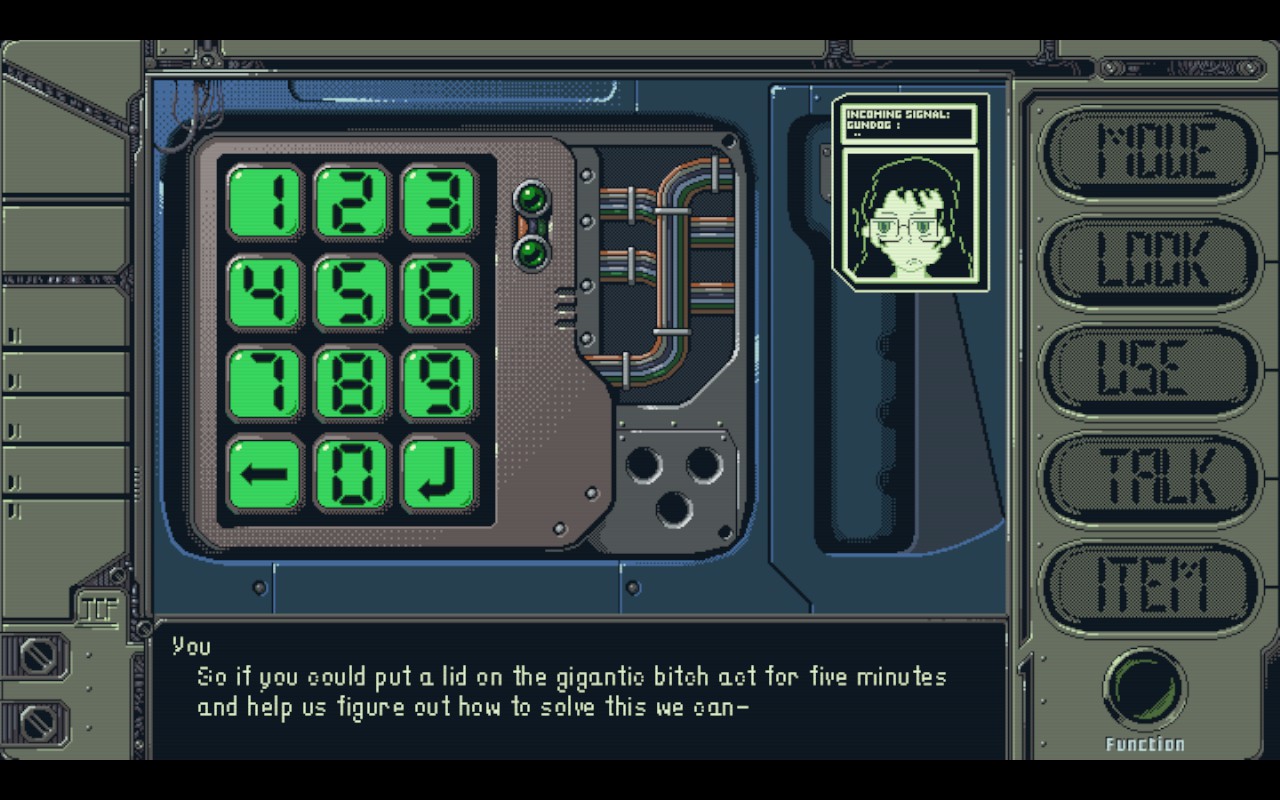Click the TALK command button
Screen dimensions: 1280x800
(x=1150, y=476)
